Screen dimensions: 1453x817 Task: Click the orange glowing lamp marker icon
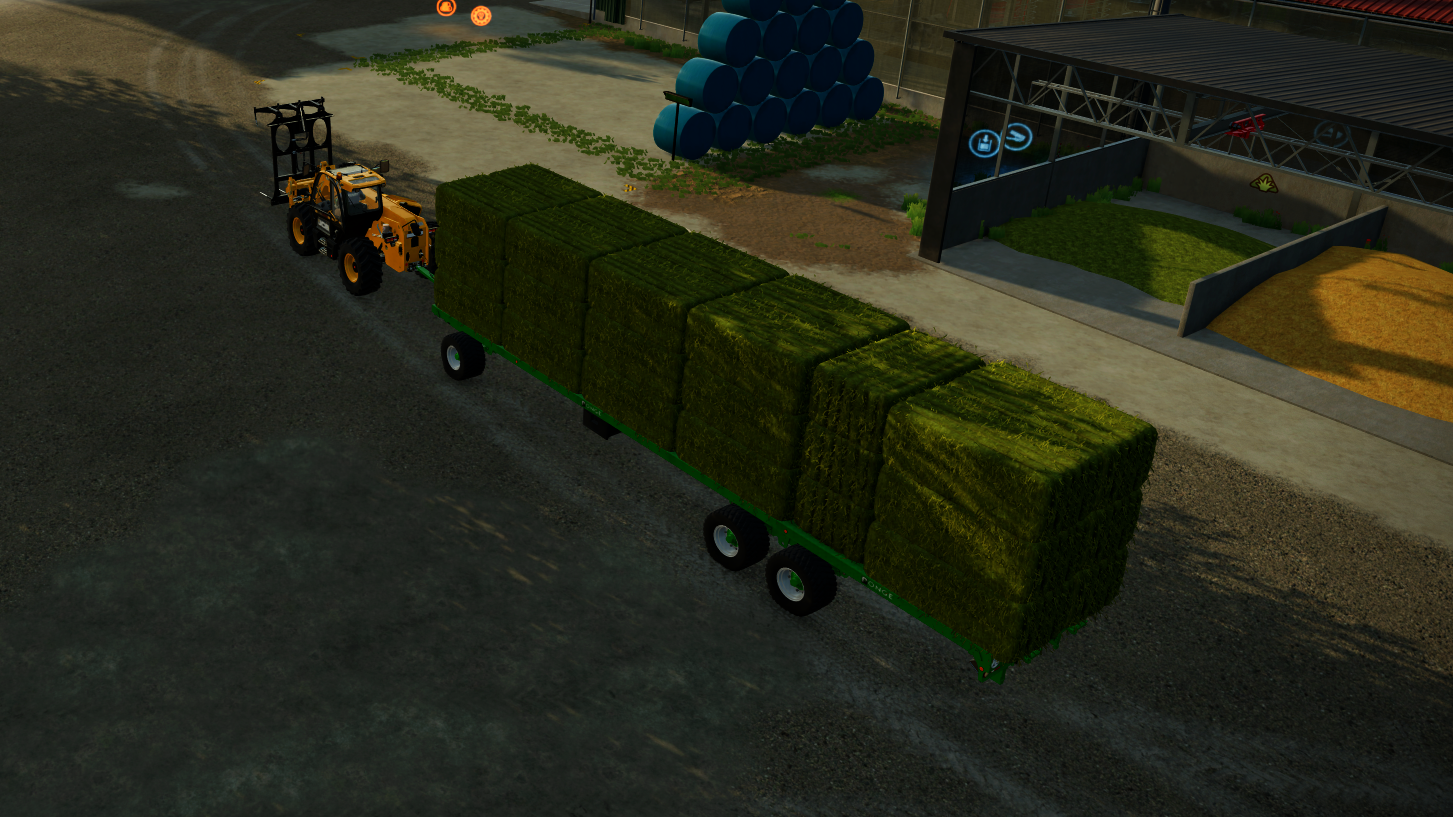pyautogui.click(x=481, y=15)
